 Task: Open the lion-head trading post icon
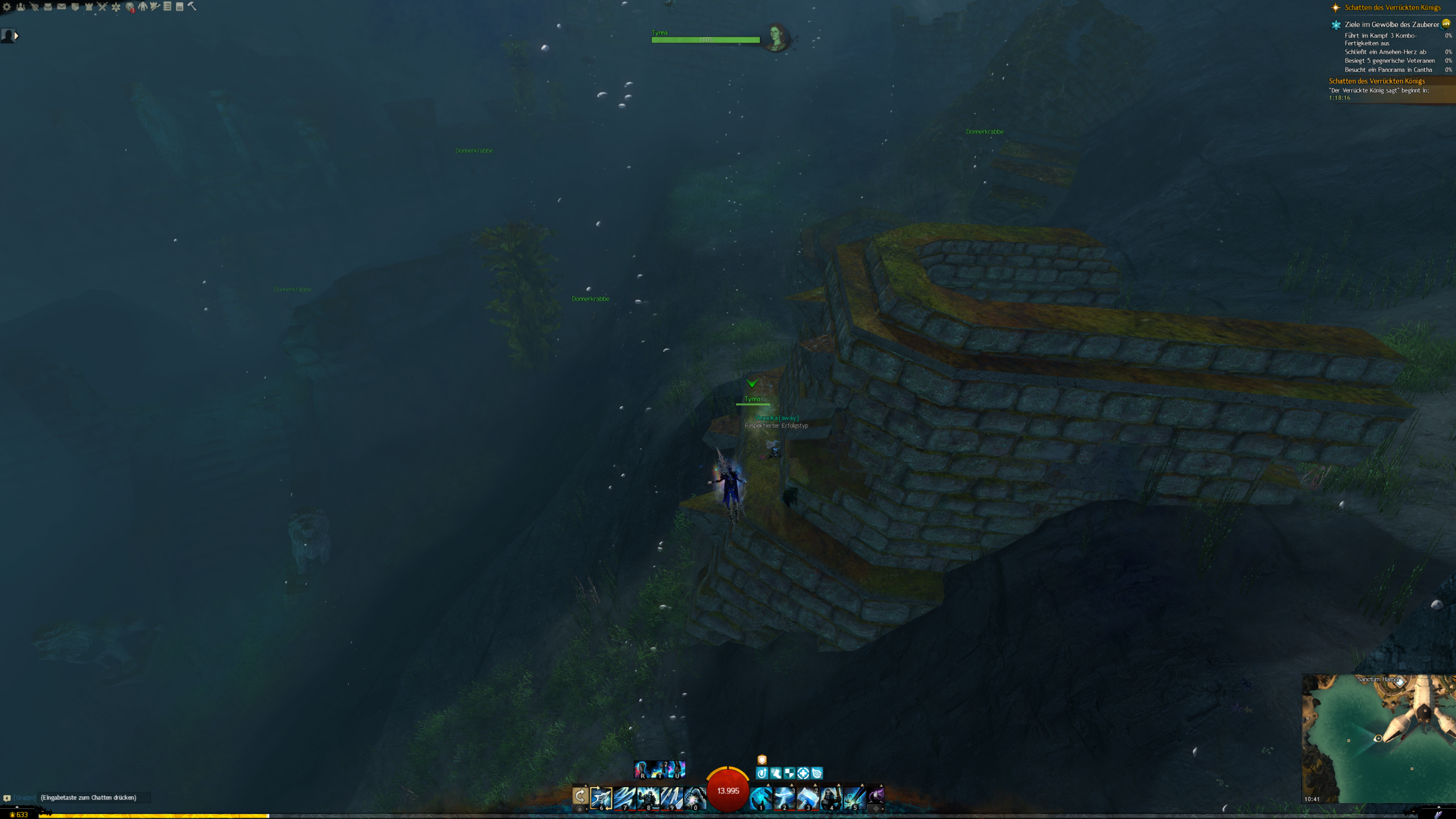pos(130,7)
